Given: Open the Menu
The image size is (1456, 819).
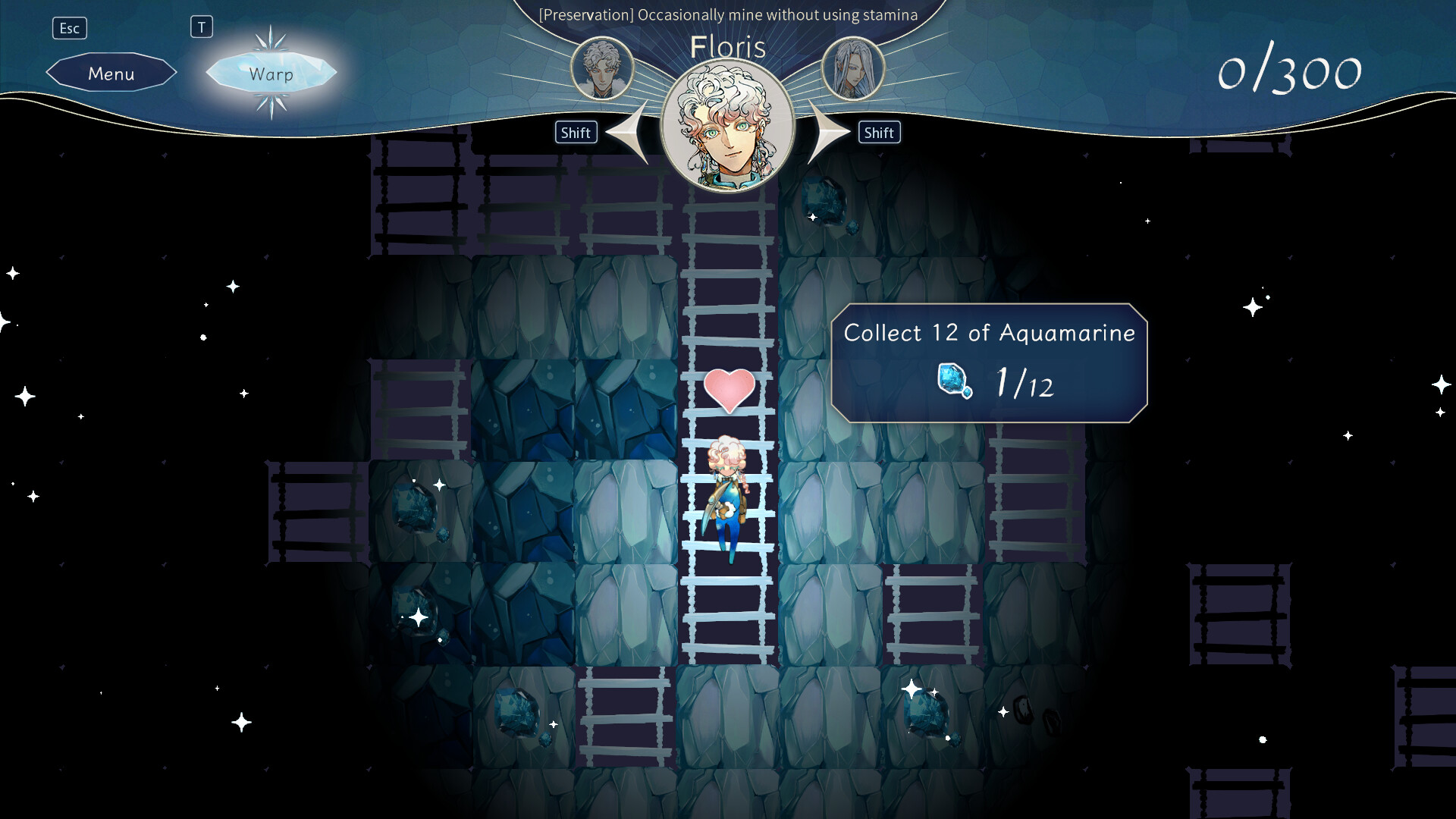Looking at the screenshot, I should click(x=111, y=73).
